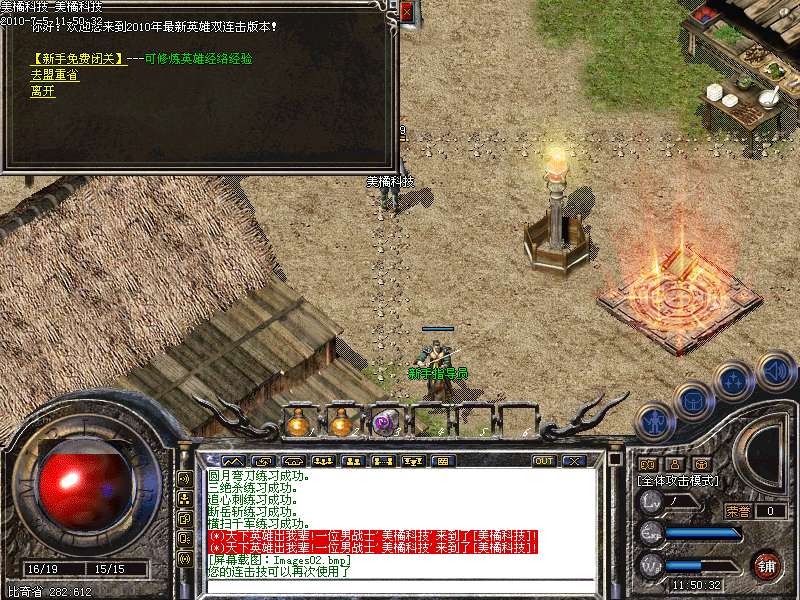Click the grid icon button above chat
The height and width of the screenshot is (600, 800).
[442, 461]
